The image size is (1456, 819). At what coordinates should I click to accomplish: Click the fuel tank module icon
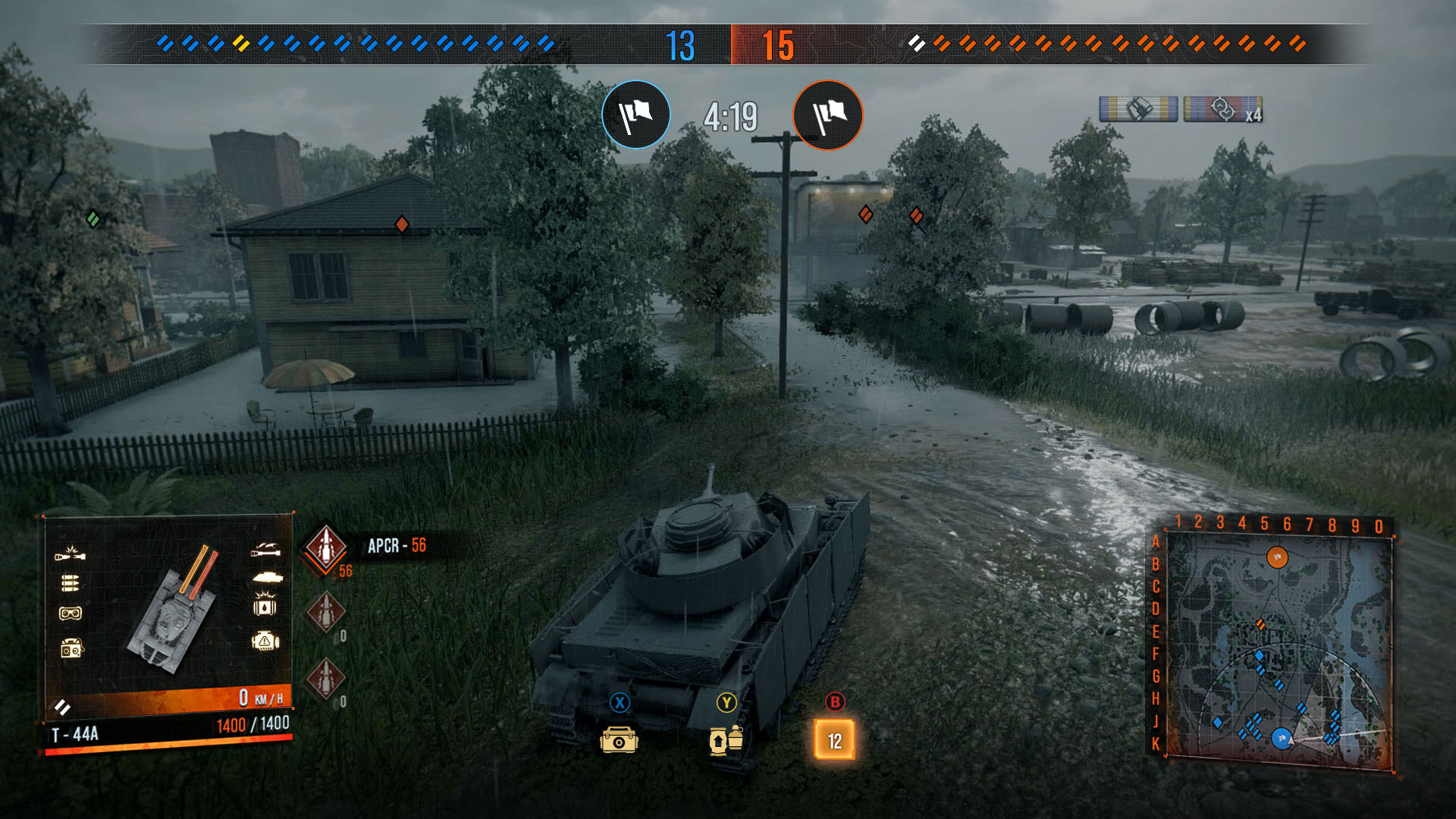[265, 605]
